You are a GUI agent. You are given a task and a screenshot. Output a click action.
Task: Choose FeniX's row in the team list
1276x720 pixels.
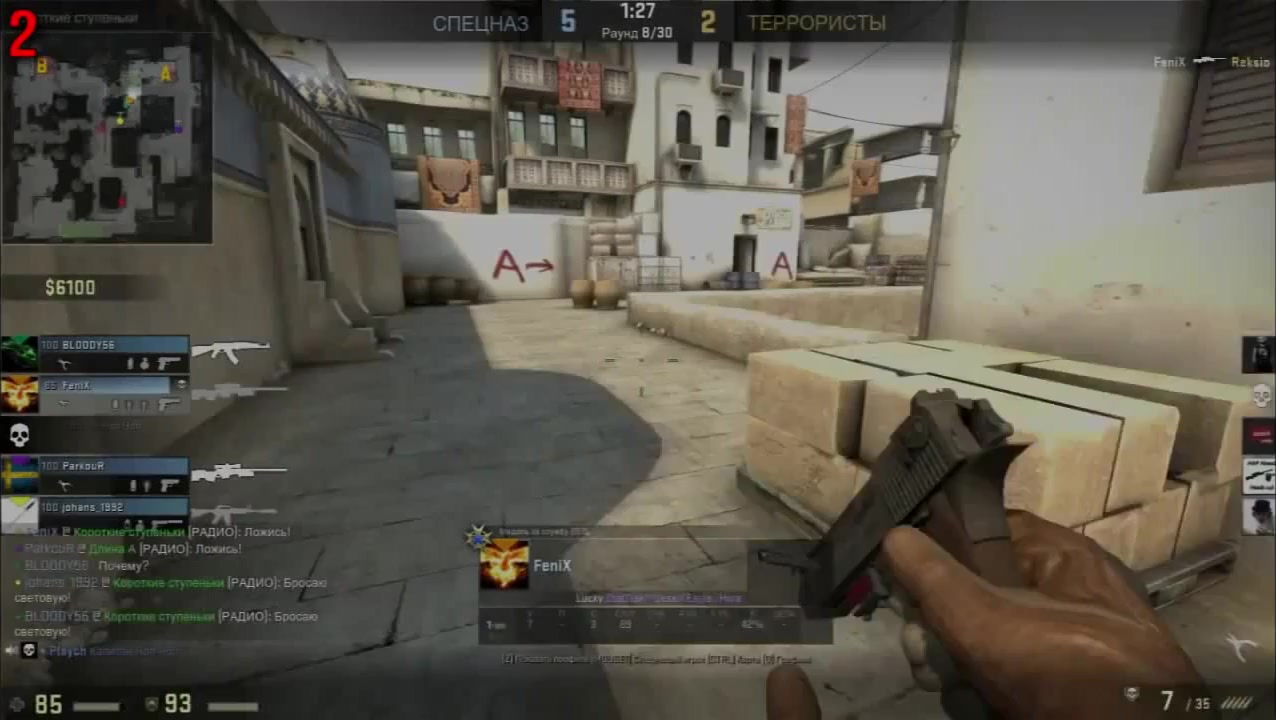112,394
